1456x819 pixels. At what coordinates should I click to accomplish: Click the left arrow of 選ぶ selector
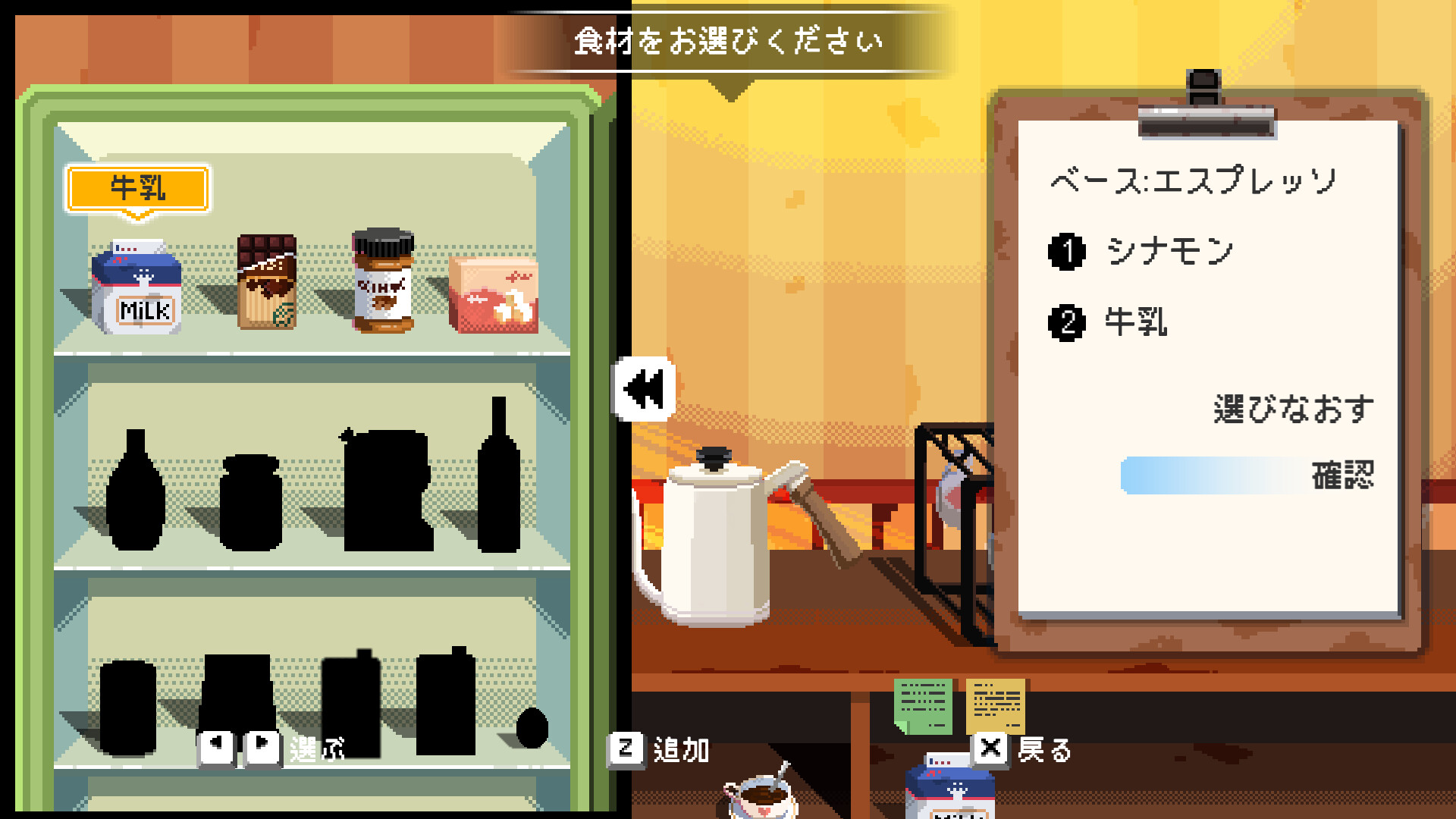(x=218, y=747)
